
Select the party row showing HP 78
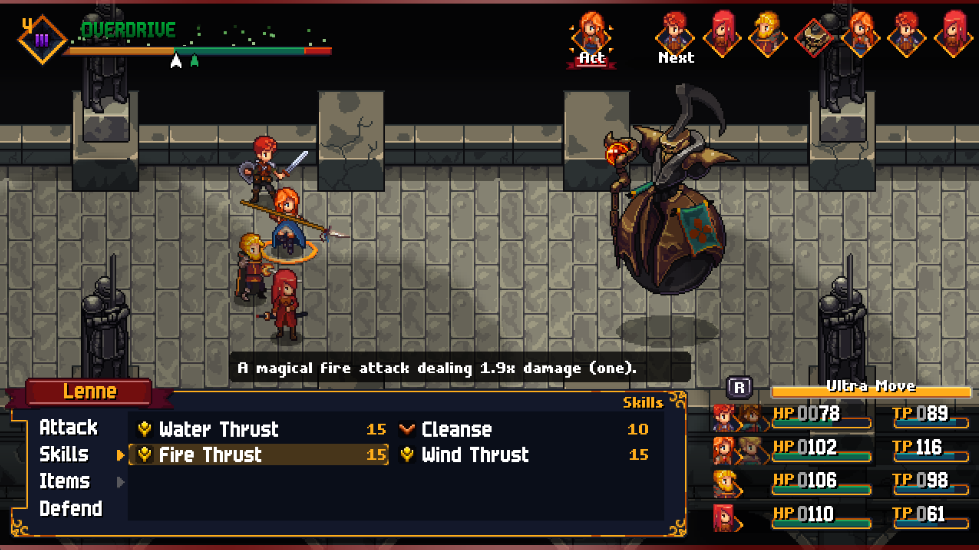pos(842,415)
